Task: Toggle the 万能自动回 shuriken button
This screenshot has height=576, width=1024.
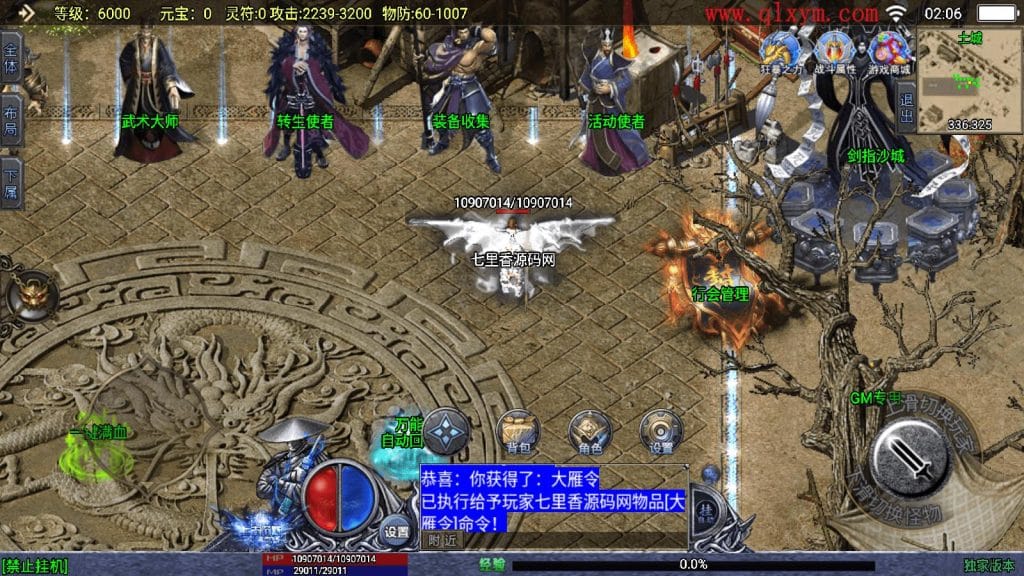Action: (x=448, y=430)
